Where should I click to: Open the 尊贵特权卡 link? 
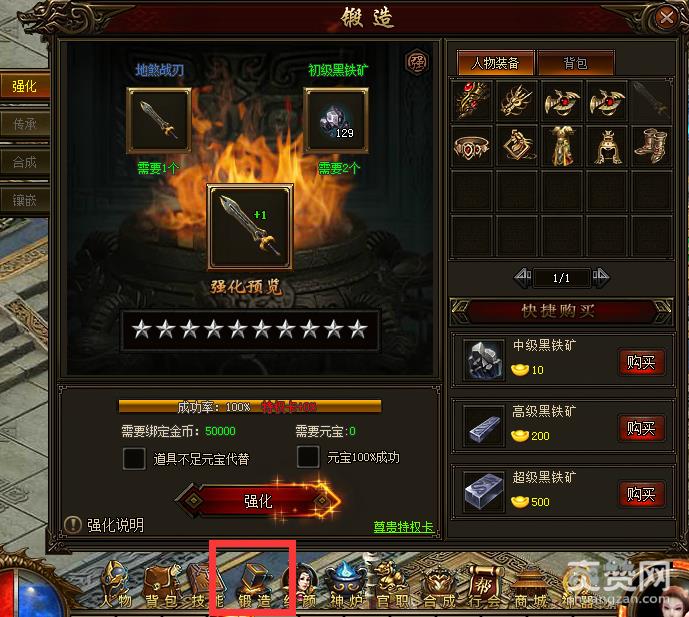[403, 527]
